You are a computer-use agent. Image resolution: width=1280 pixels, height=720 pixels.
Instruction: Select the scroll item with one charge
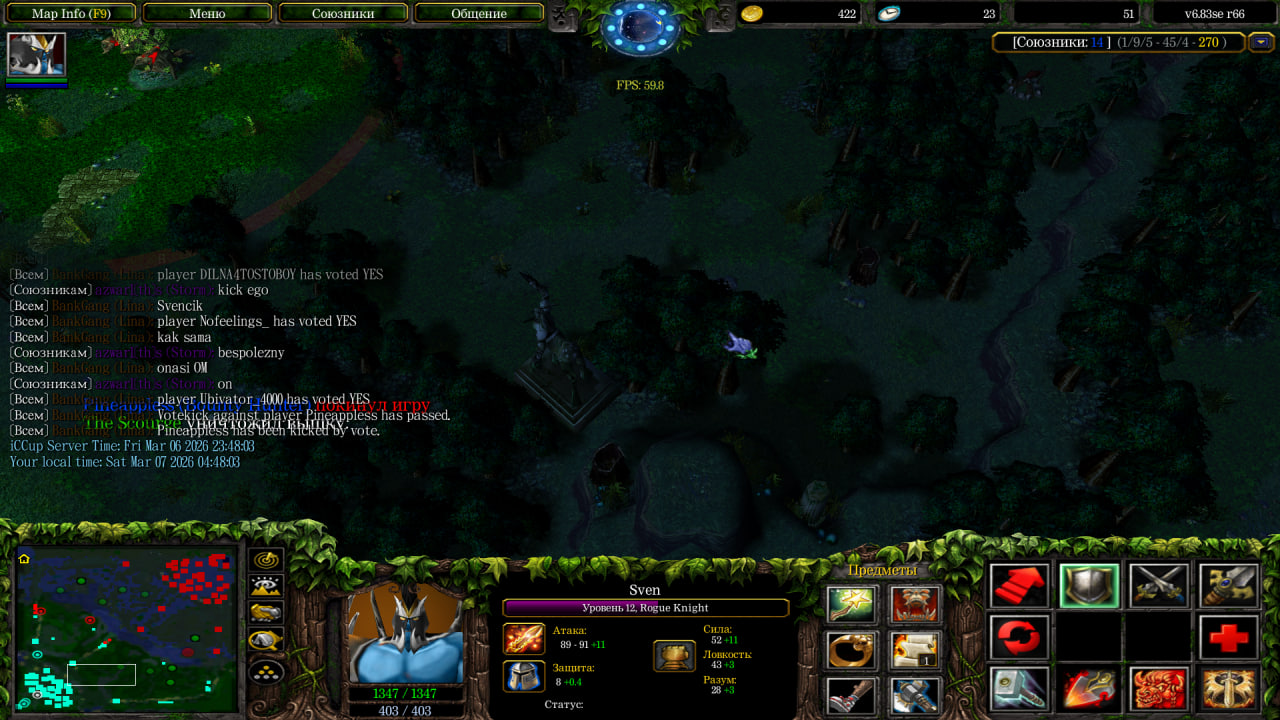(x=915, y=650)
